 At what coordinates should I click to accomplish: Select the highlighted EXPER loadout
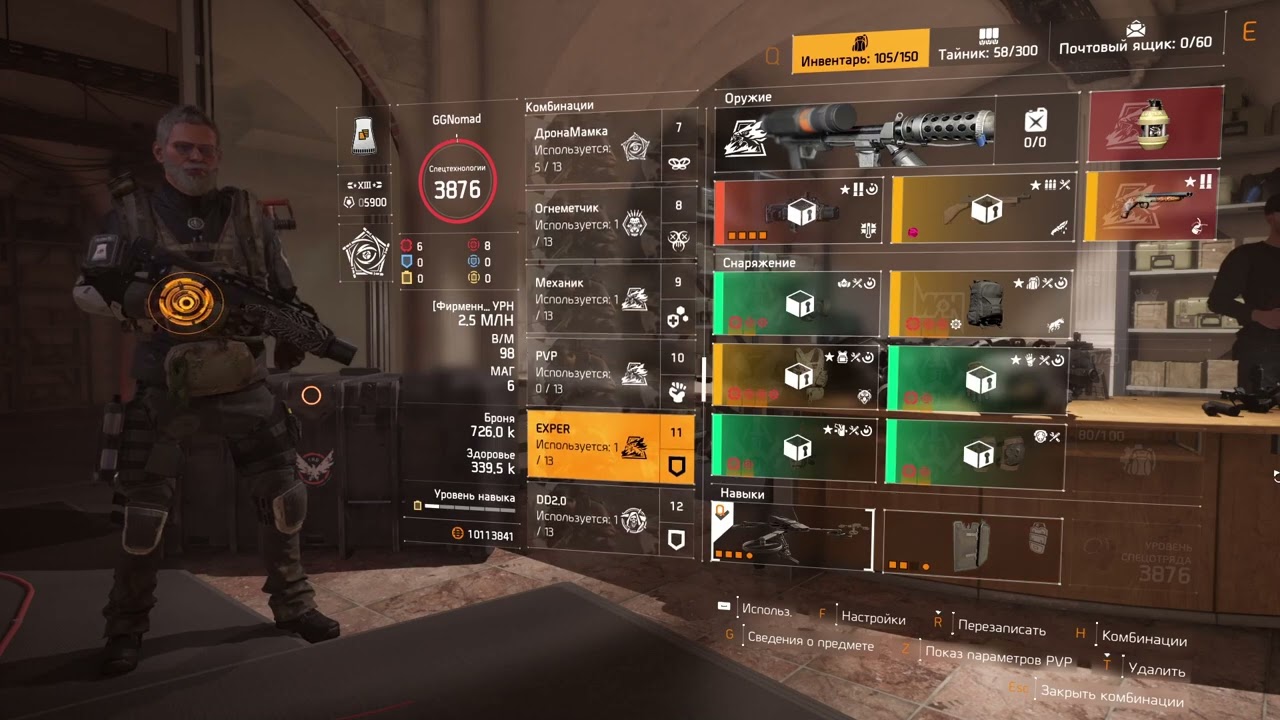[594, 446]
